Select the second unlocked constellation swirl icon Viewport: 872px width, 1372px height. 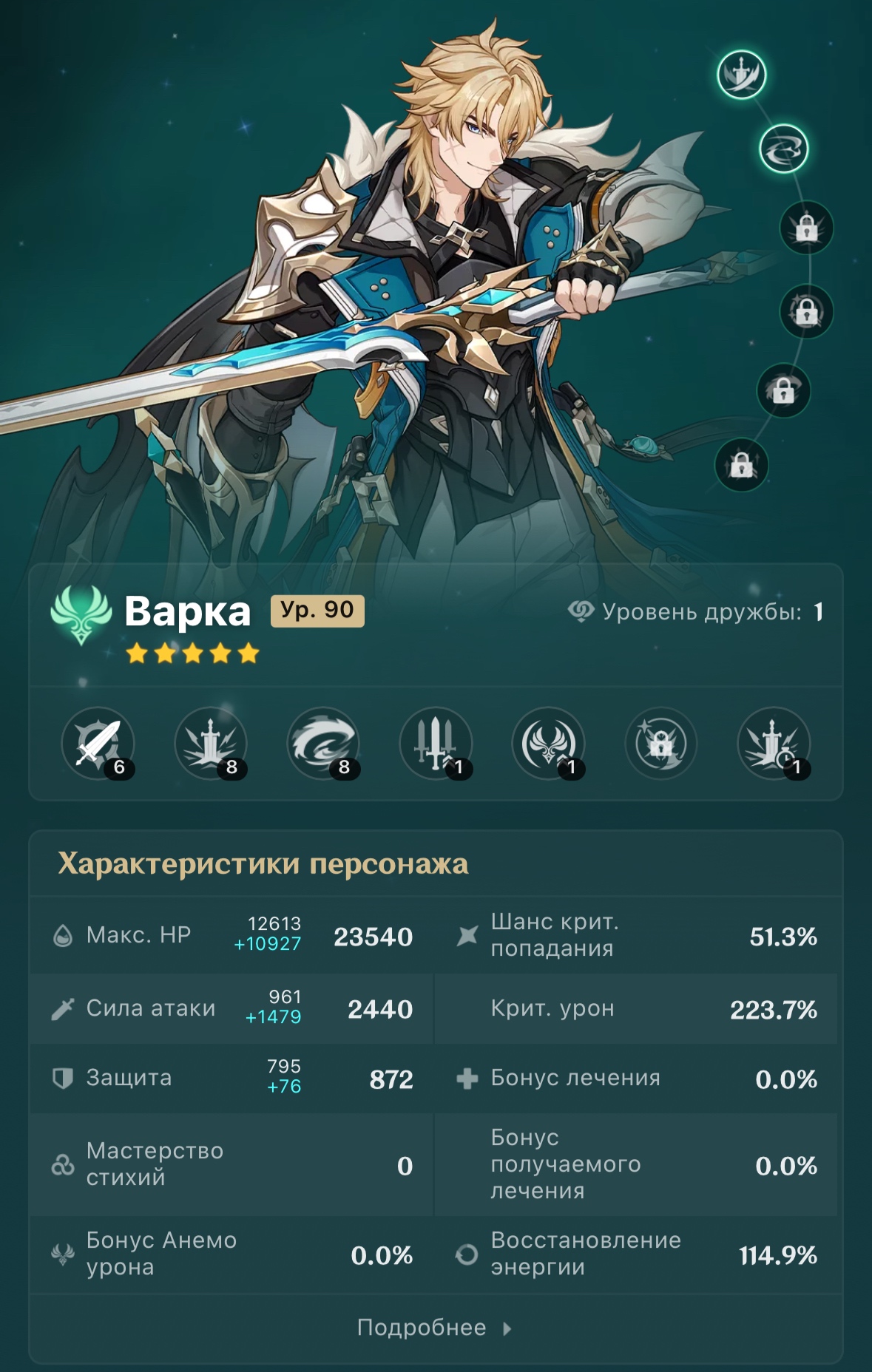tap(783, 149)
